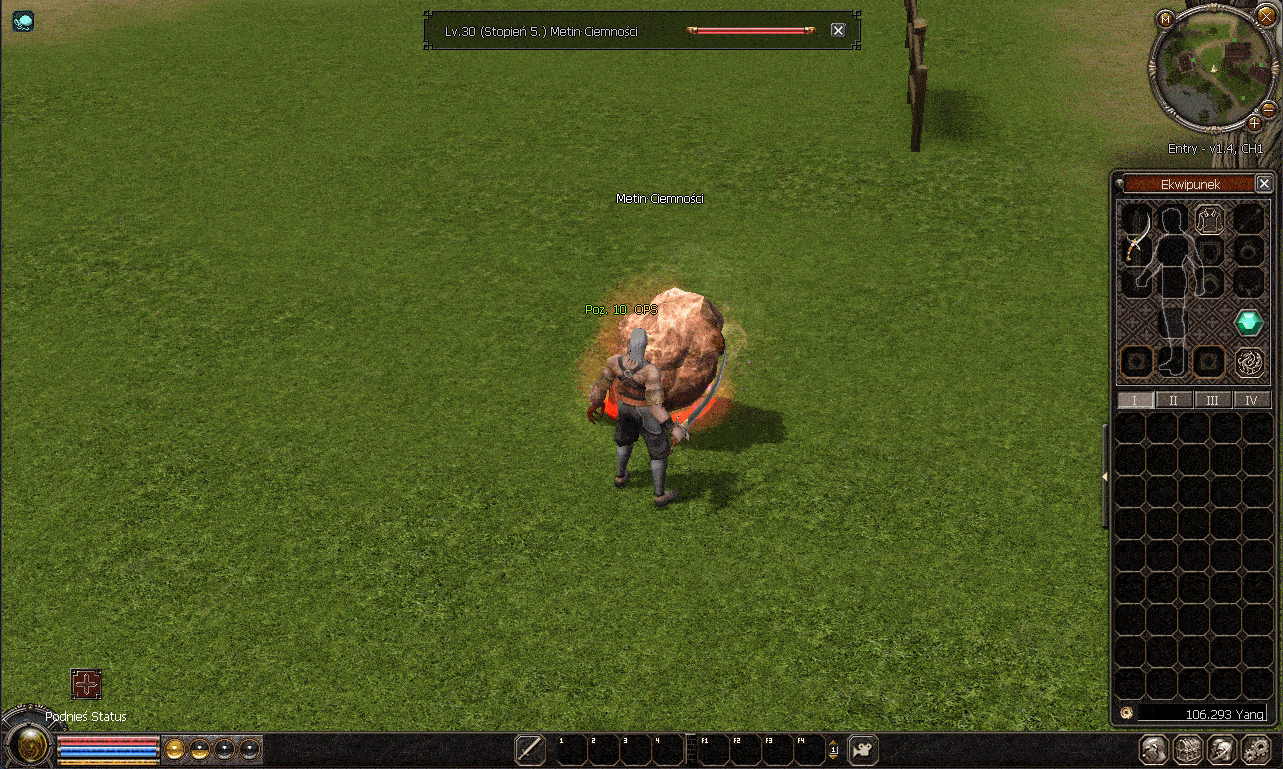Image resolution: width=1283 pixels, height=769 pixels.
Task: Click the Metin Ciemności health bar
Action: 751,30
